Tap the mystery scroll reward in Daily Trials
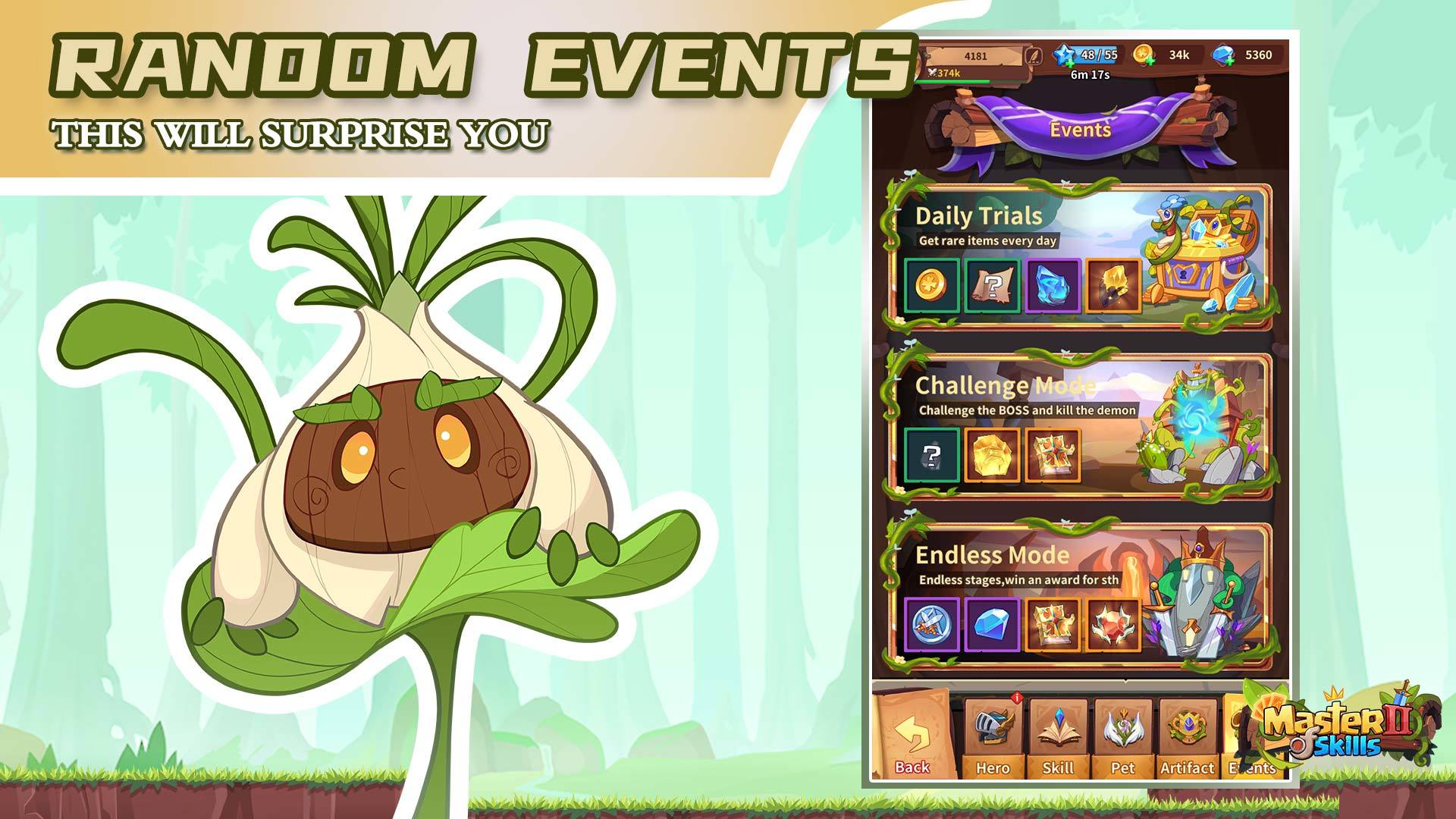 pyautogui.click(x=992, y=285)
